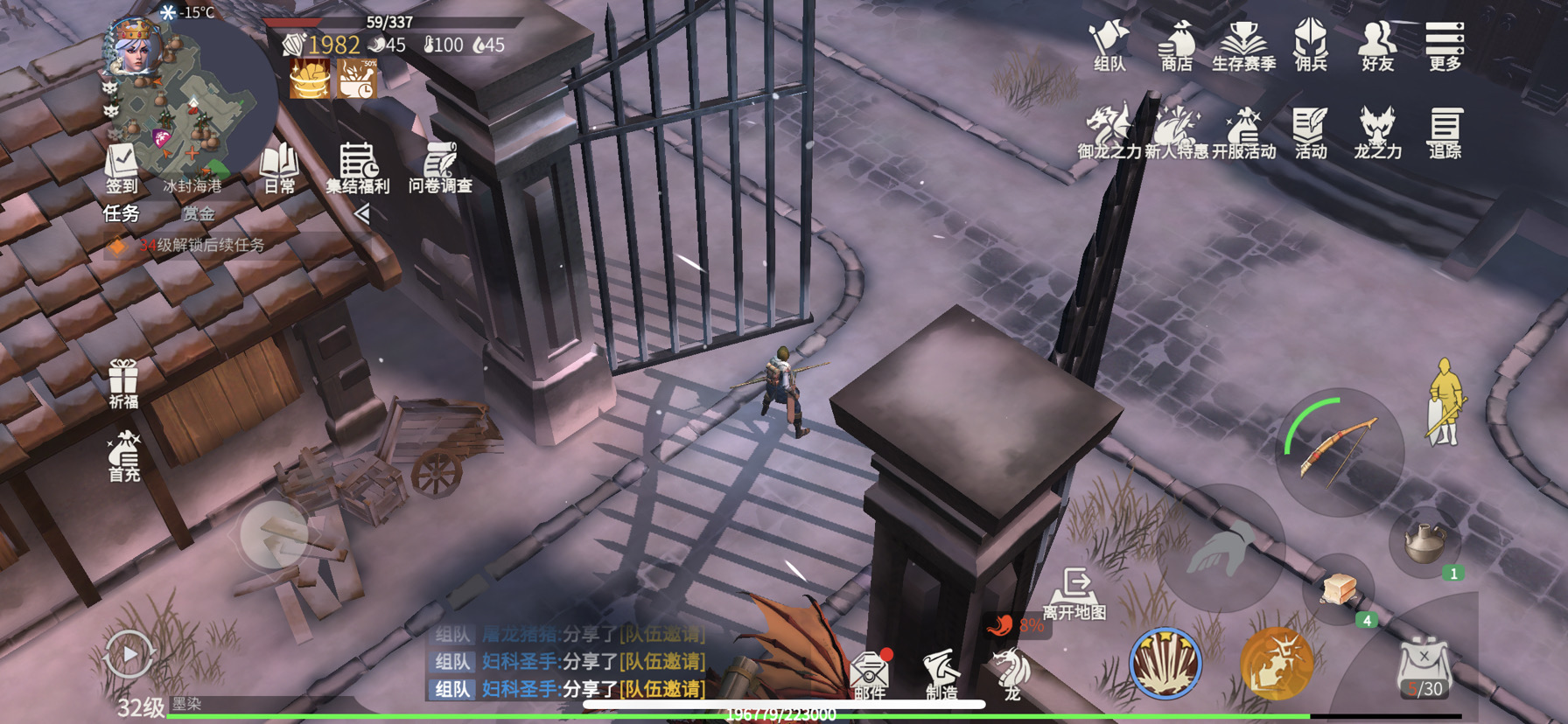Open the 祈福 blessing gift icon
Viewport: 1568px width, 724px height.
pyautogui.click(x=123, y=383)
